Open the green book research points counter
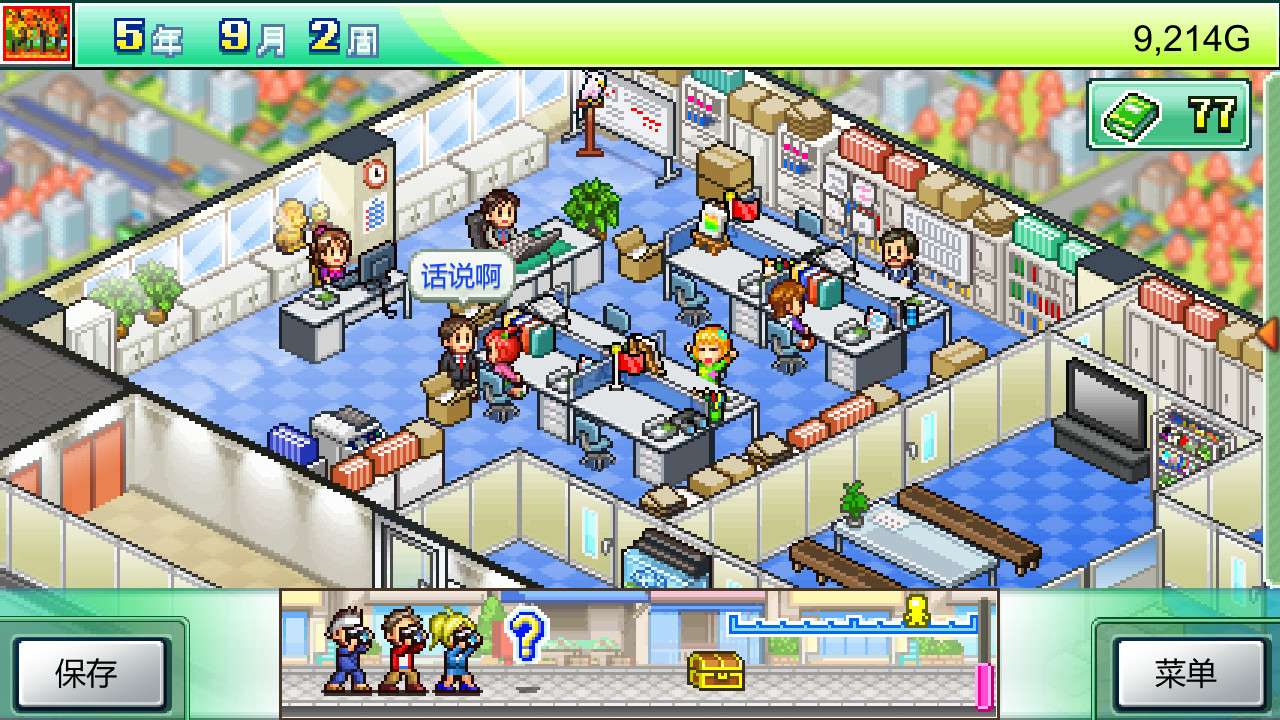Viewport: 1280px width, 720px height. tap(1169, 116)
